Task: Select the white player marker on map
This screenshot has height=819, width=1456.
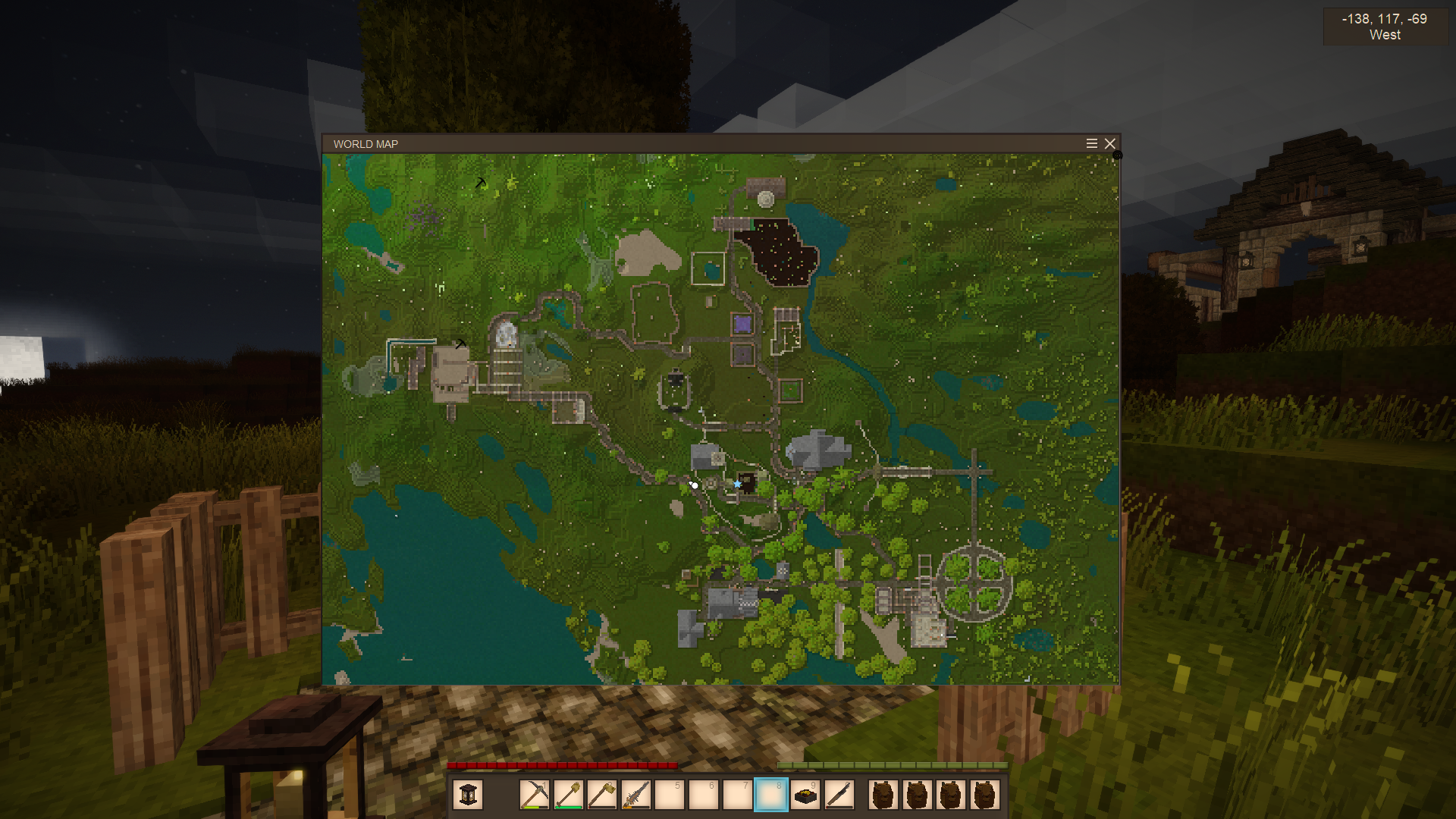Action: pyautogui.click(x=694, y=485)
